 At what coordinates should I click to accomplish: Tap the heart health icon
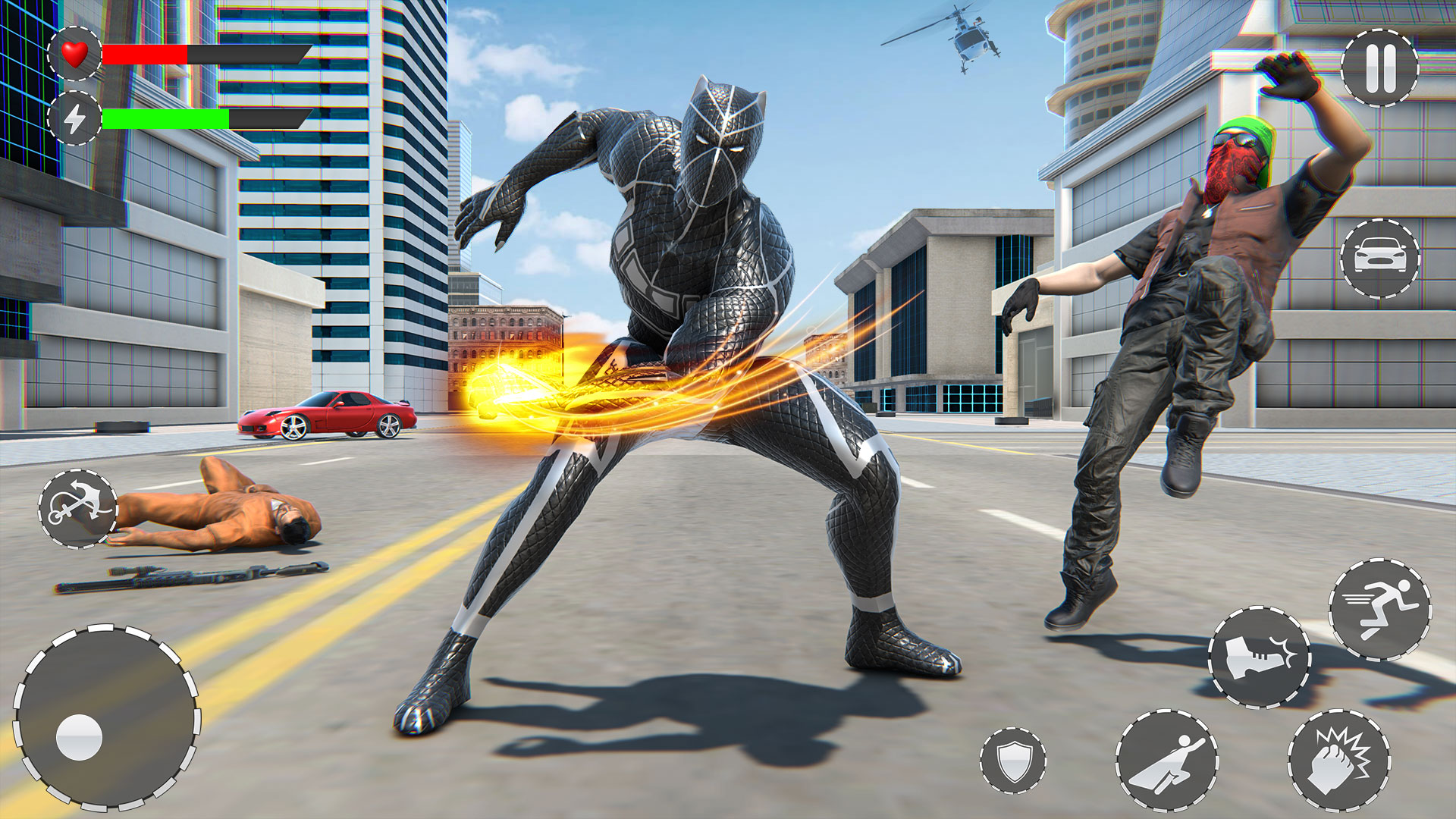75,54
